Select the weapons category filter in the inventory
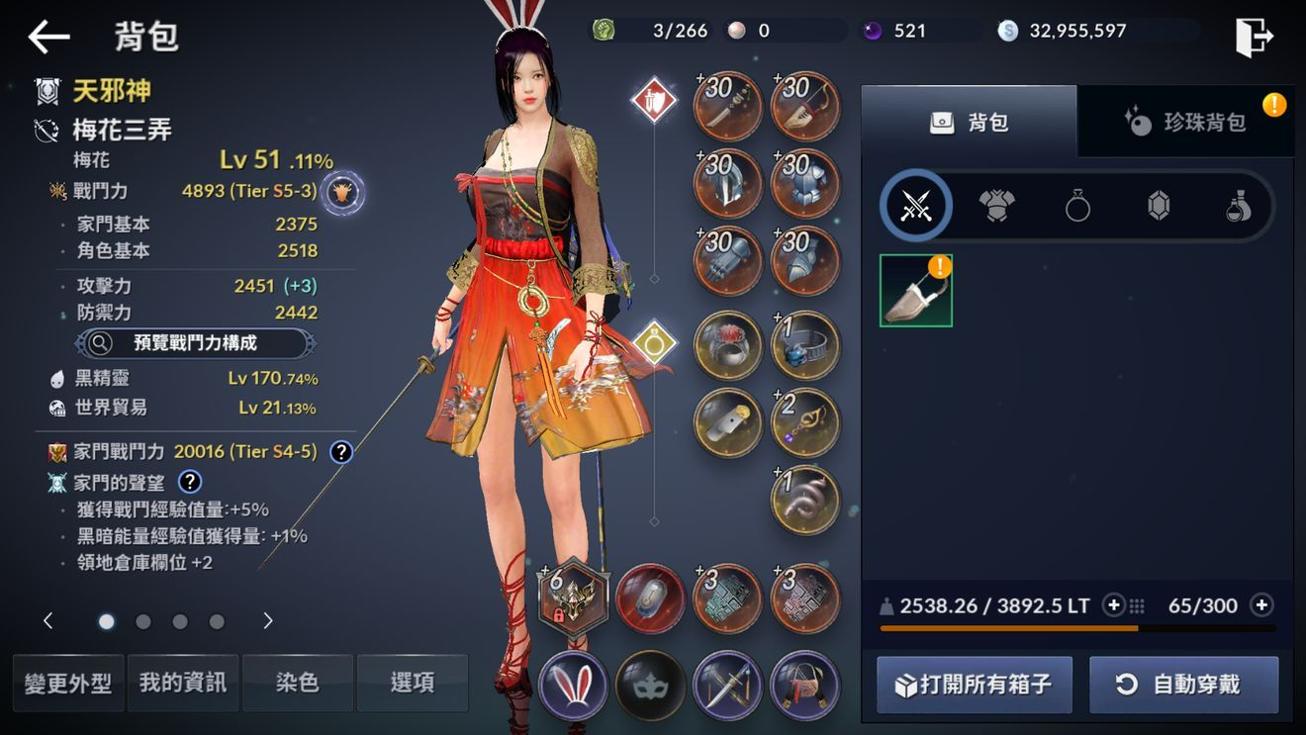The height and width of the screenshot is (735, 1306). click(914, 205)
